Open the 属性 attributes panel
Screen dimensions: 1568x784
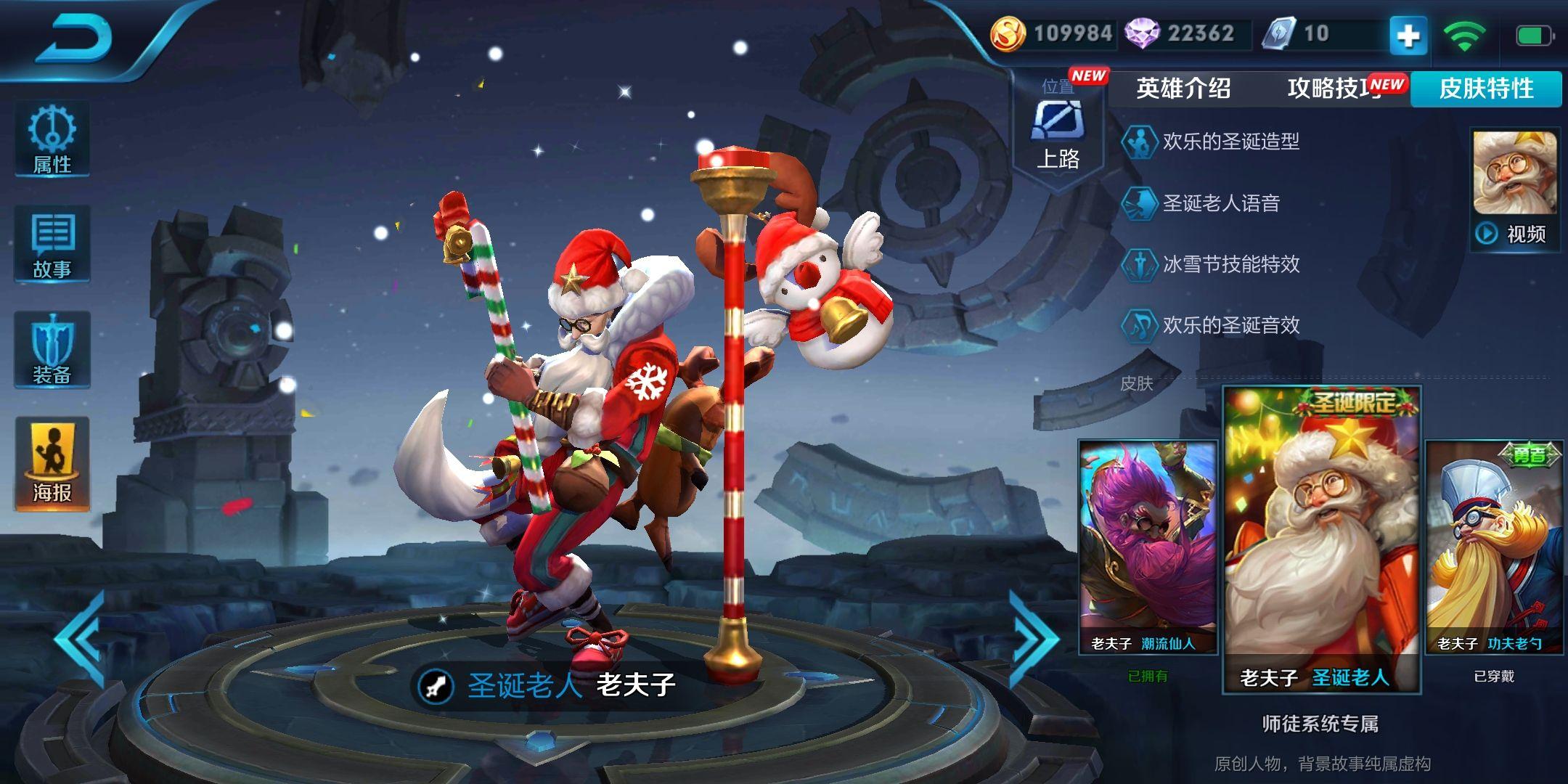(52, 139)
